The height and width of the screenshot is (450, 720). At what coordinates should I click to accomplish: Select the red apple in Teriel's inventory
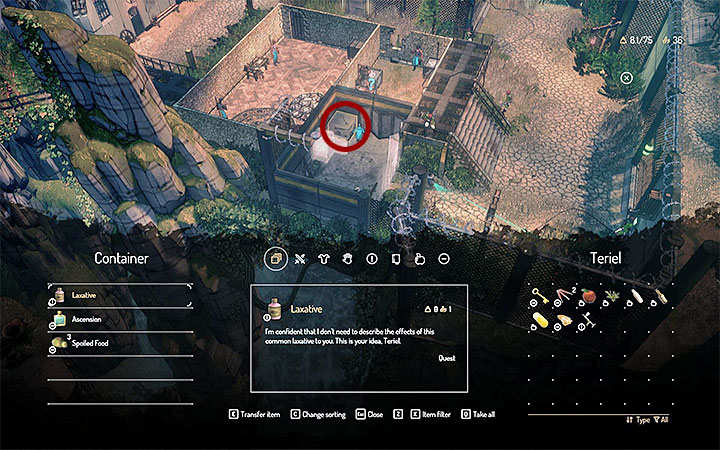[590, 296]
